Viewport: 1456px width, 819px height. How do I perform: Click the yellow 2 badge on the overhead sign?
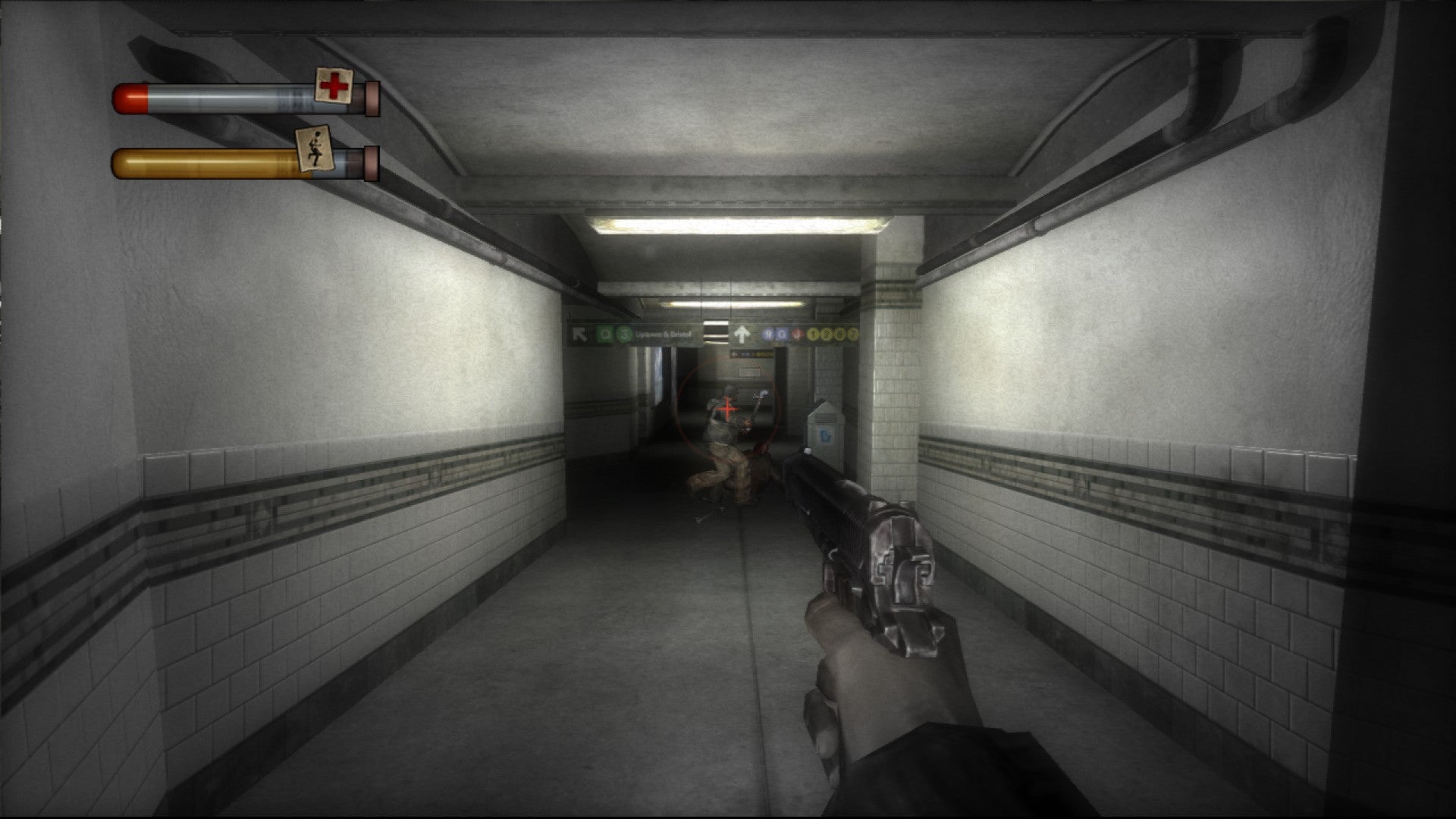827,334
